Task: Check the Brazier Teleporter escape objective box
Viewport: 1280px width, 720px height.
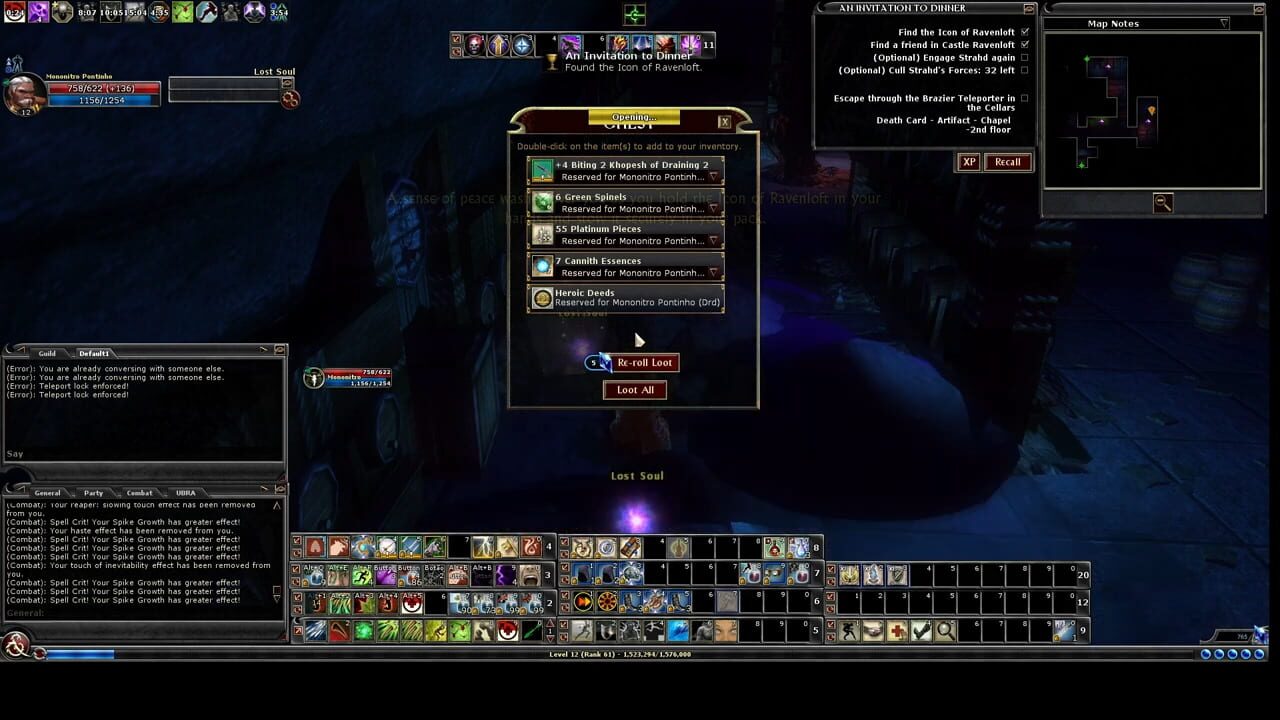Action: pos(1024,98)
